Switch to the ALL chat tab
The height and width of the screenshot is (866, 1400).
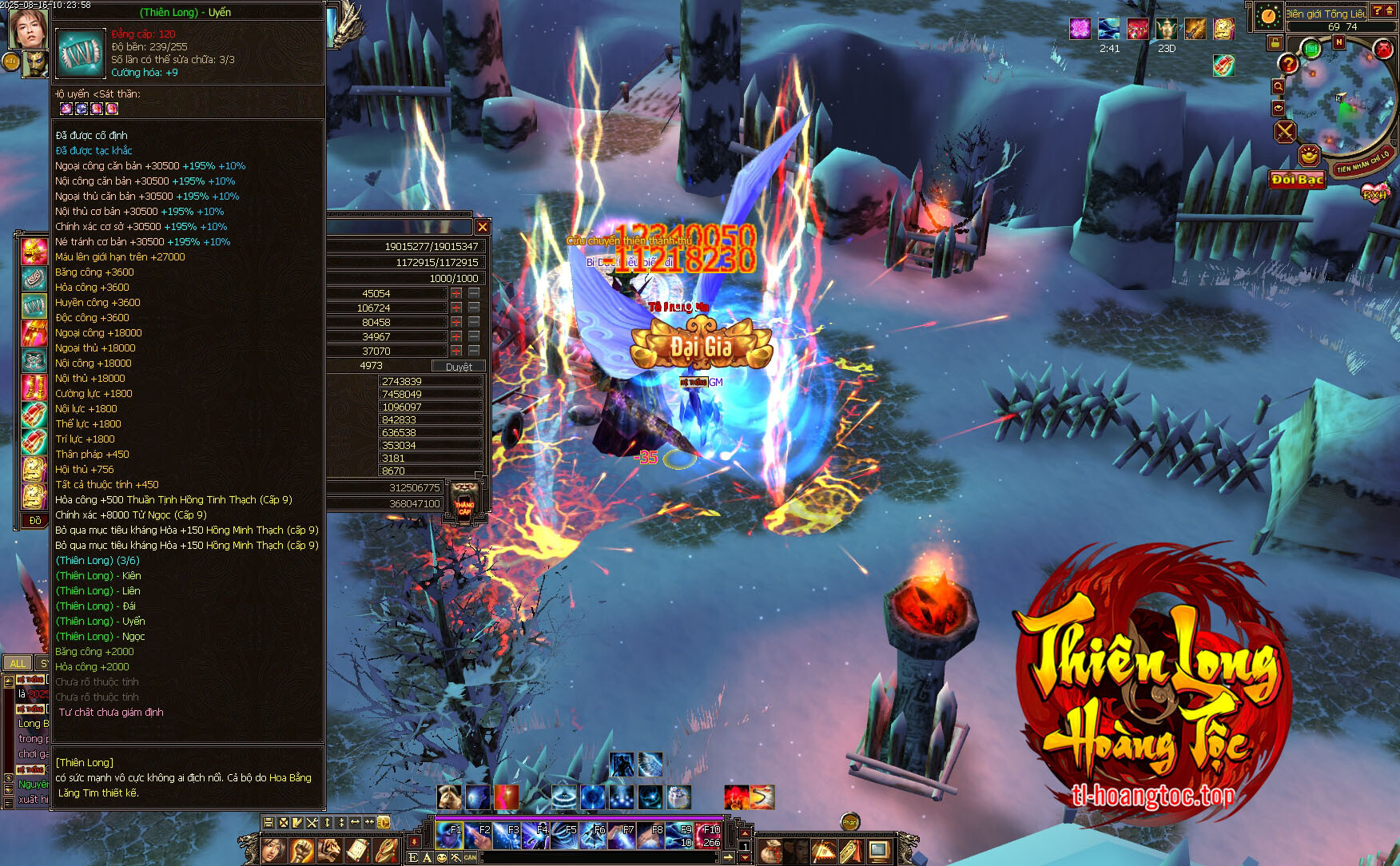[18, 663]
